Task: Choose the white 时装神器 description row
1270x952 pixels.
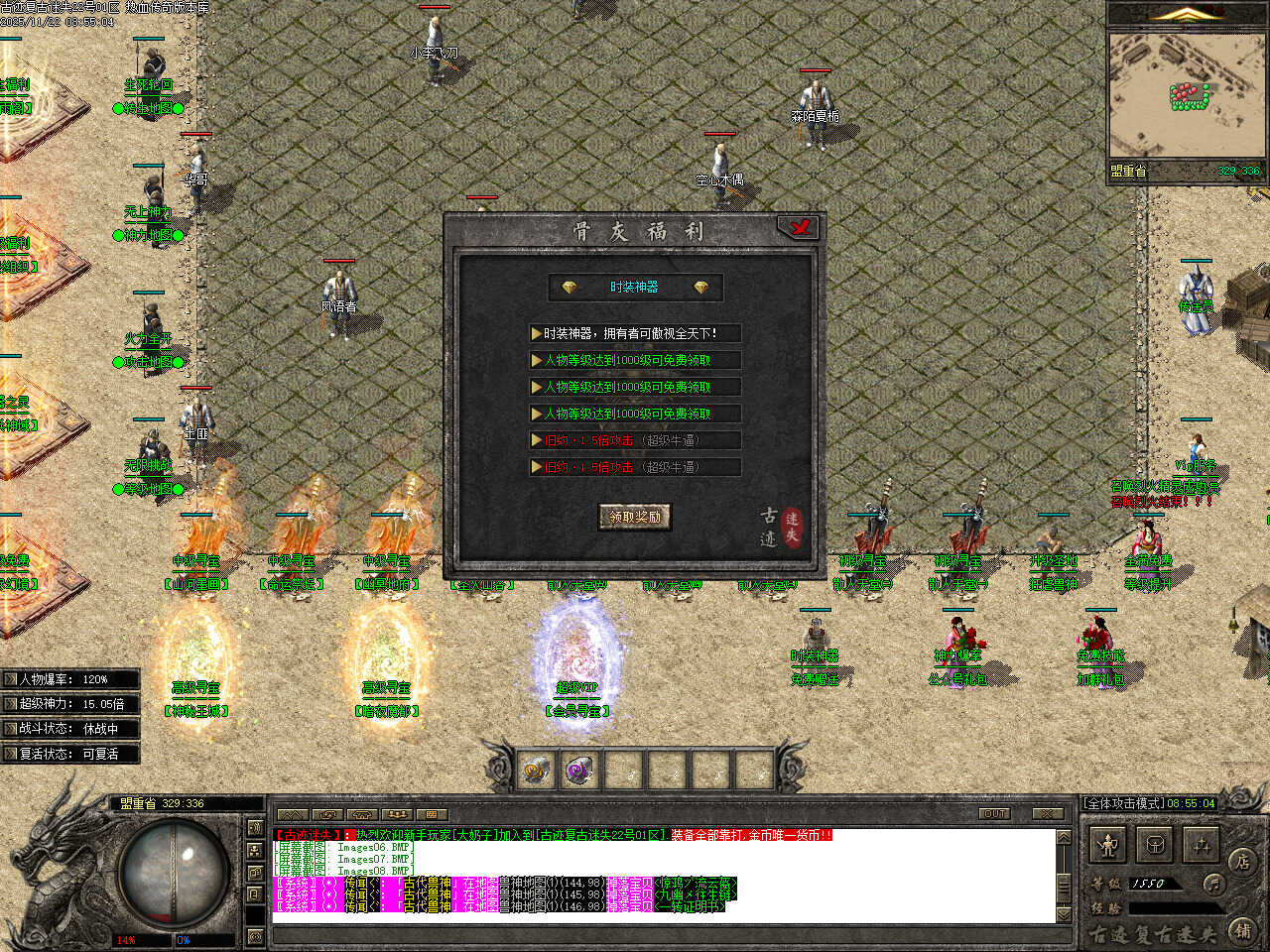Action: [635, 334]
